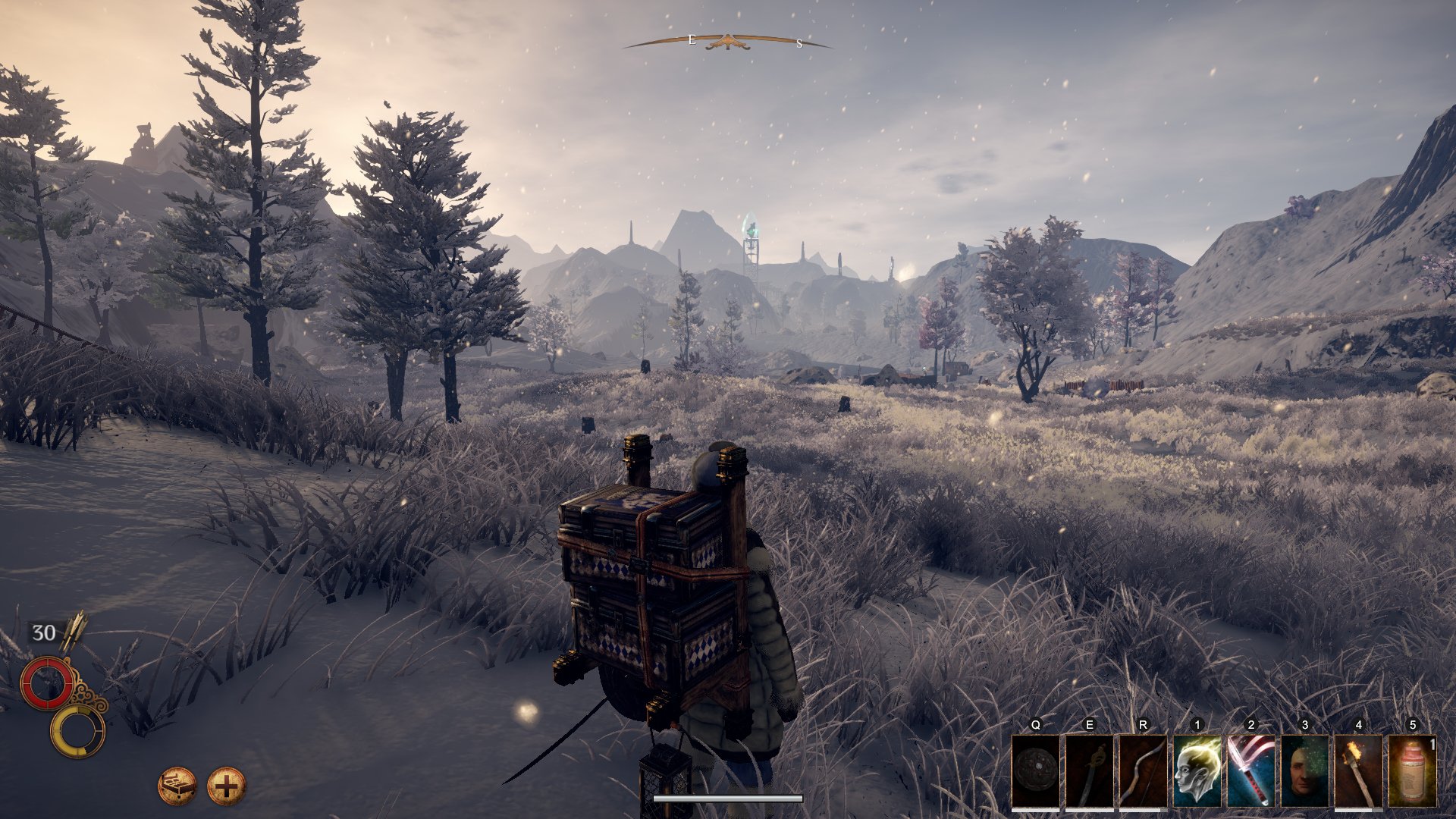Click the E marker on the compass

(691, 39)
